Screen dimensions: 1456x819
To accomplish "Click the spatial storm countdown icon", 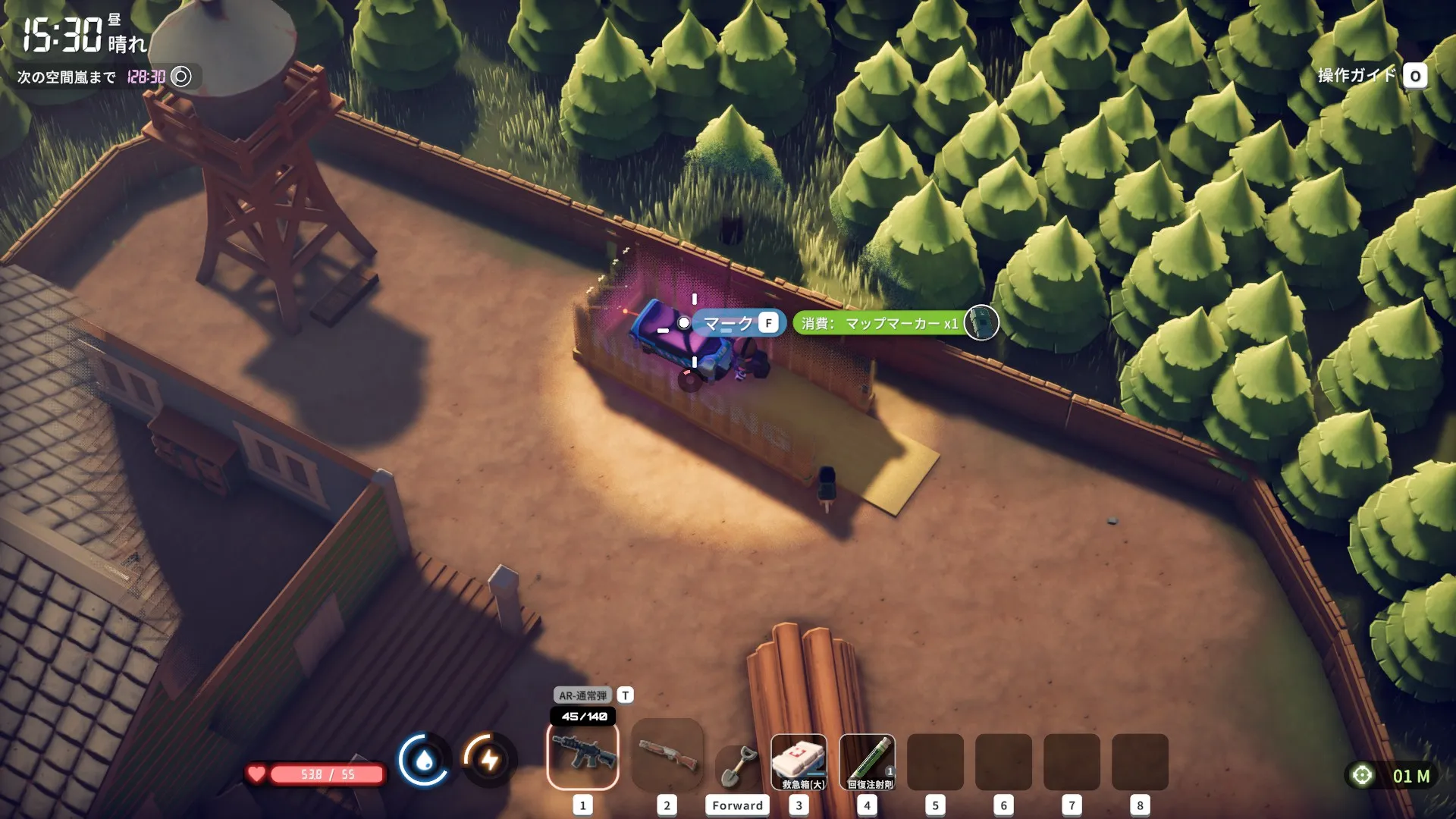I will click(x=181, y=77).
